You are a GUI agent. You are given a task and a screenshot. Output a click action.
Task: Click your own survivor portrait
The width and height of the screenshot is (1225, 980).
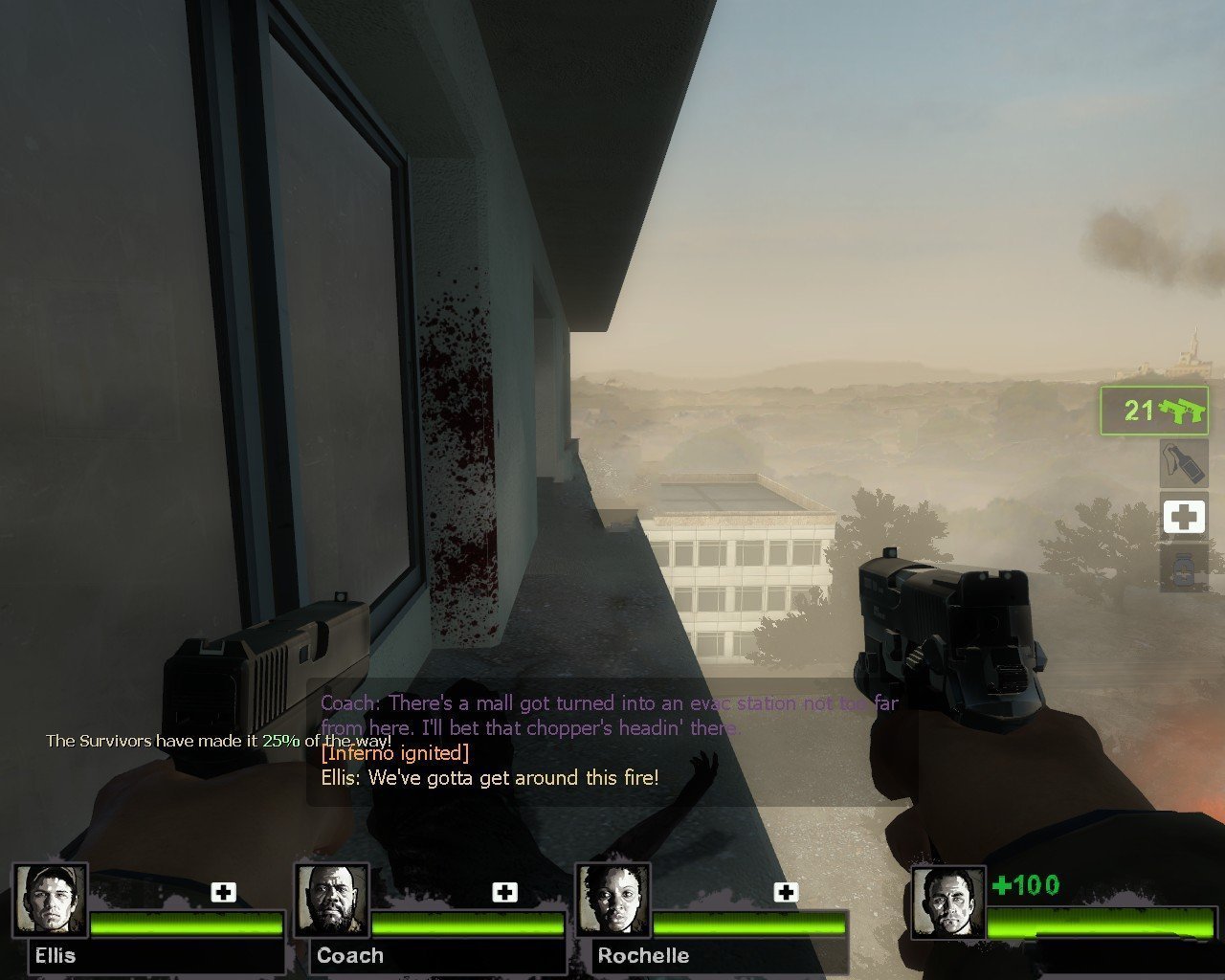(948, 903)
